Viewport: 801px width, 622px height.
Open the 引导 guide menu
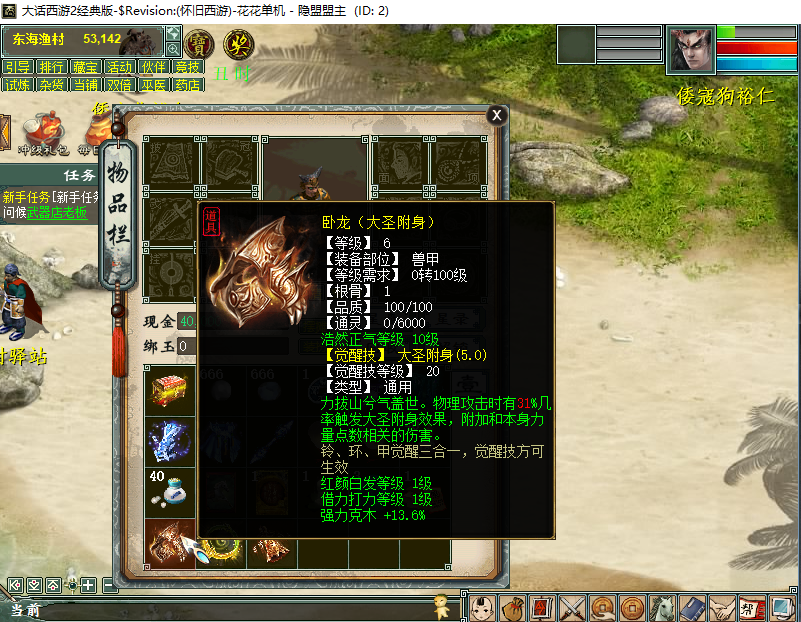point(17,67)
